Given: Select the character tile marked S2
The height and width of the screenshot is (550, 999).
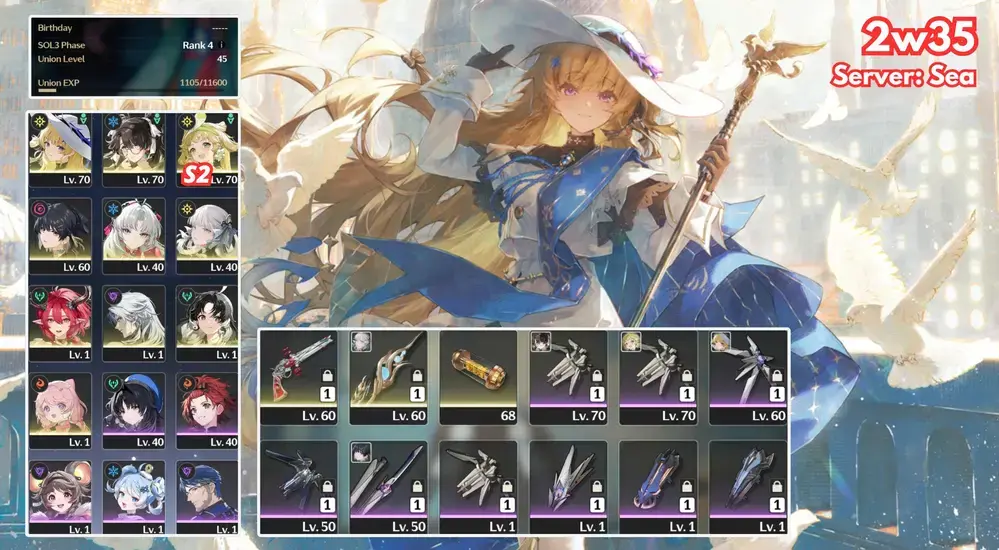Looking at the screenshot, I should click(206, 149).
